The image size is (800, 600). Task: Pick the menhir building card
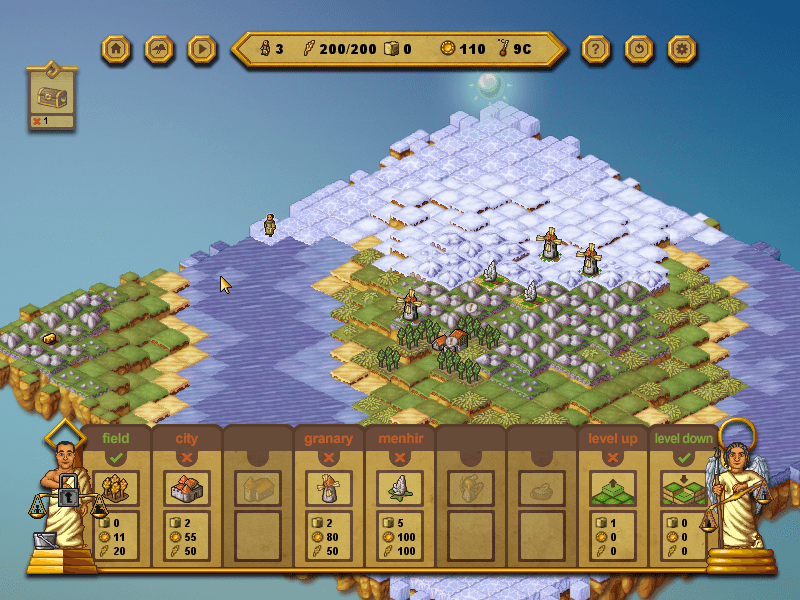coord(399,489)
